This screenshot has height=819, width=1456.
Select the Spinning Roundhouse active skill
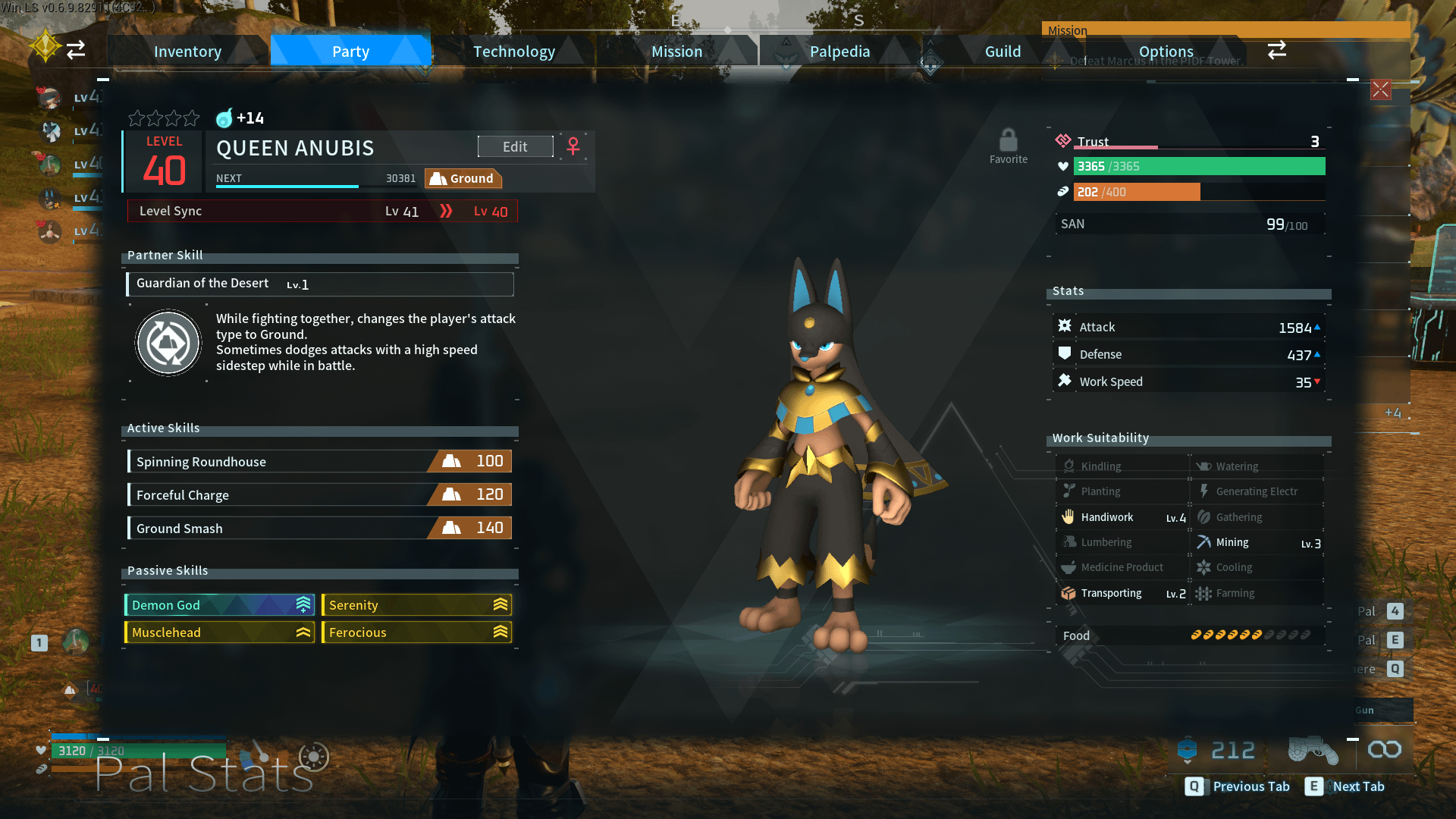[319, 462]
